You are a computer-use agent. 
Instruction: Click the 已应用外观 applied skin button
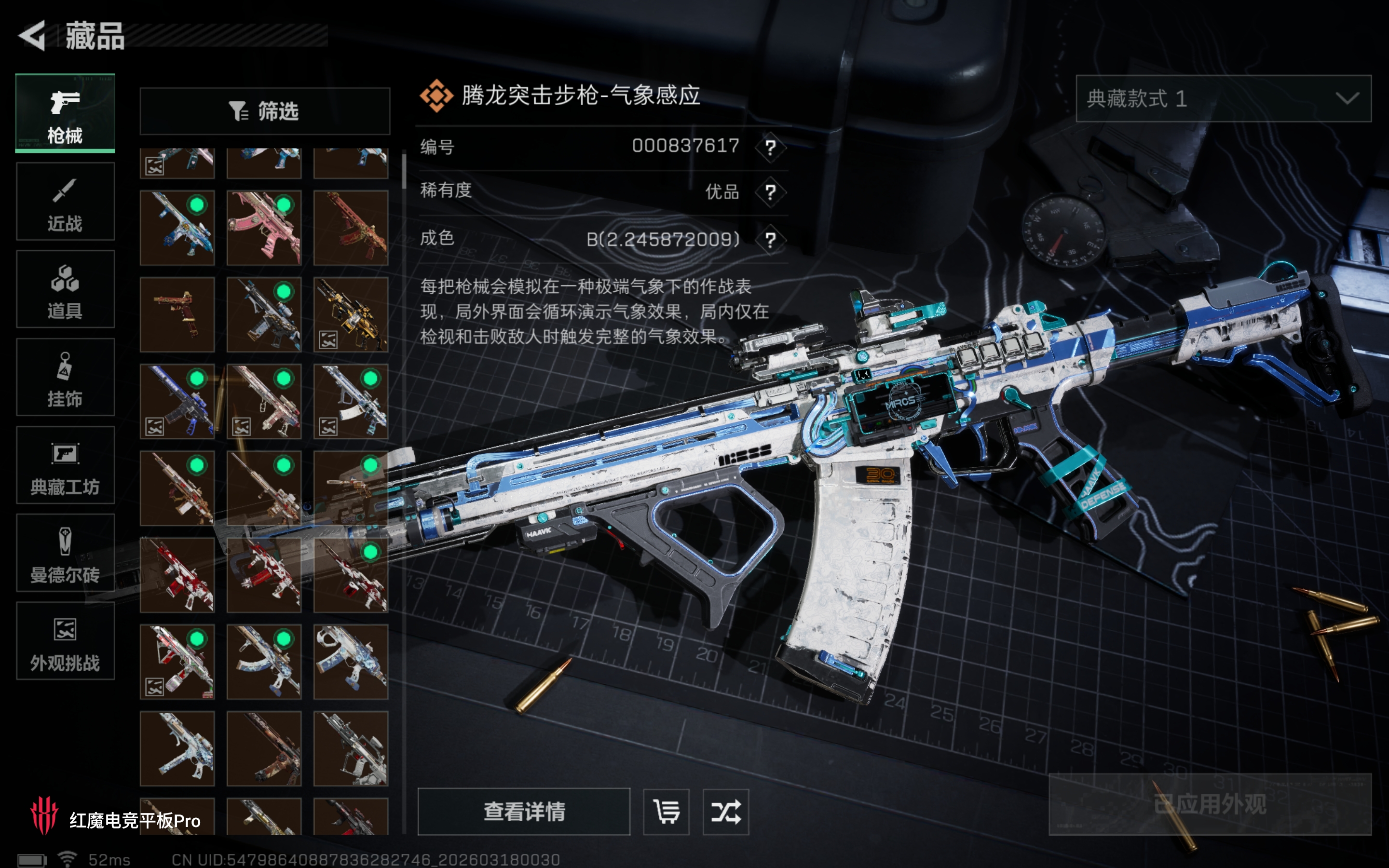click(x=1210, y=804)
